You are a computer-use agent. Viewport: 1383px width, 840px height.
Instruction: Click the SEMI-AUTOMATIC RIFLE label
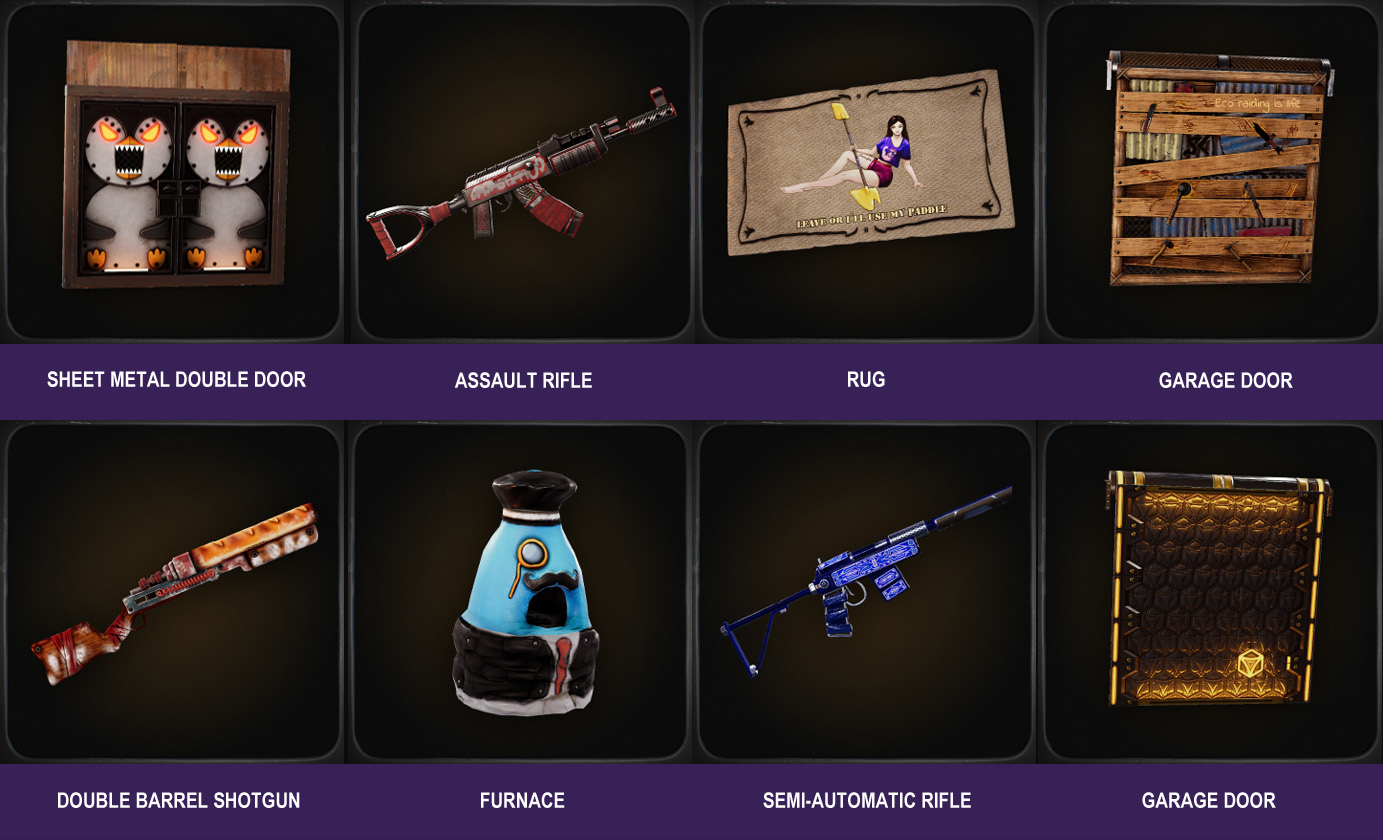864,800
